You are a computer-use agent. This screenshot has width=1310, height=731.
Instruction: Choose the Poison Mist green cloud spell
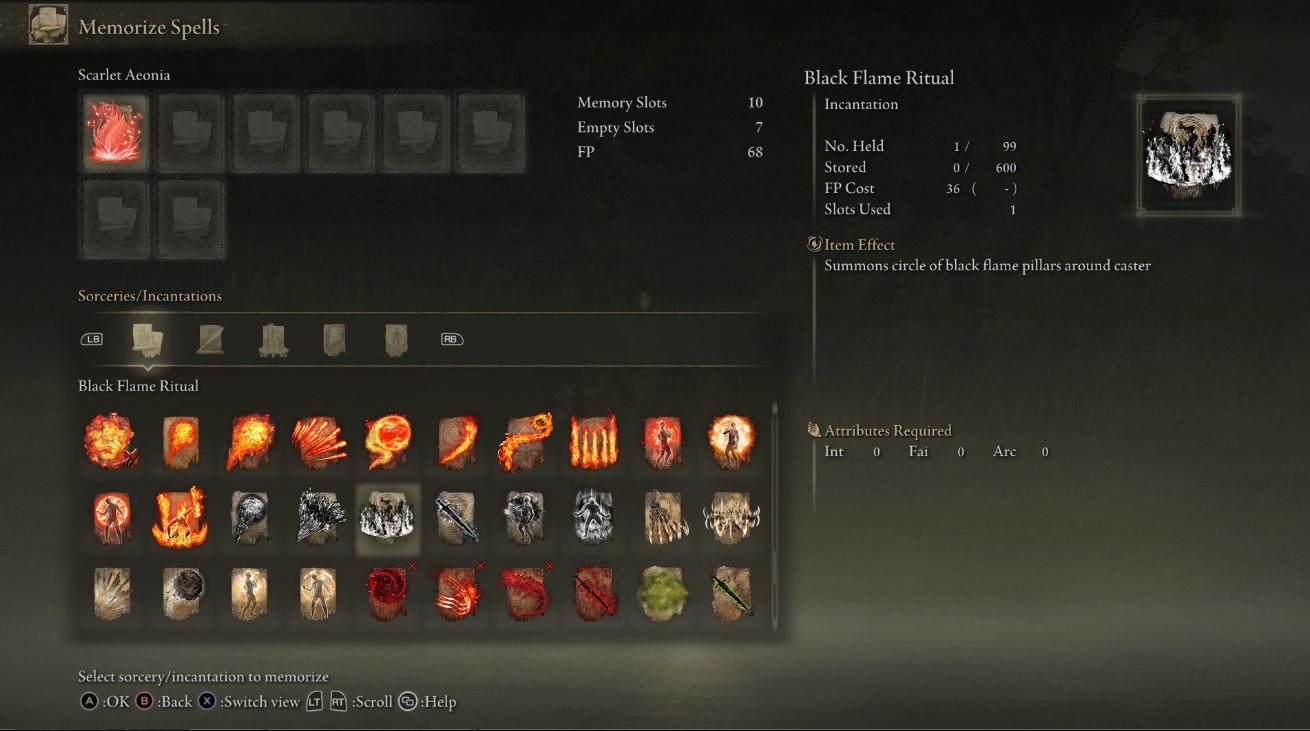click(x=663, y=594)
